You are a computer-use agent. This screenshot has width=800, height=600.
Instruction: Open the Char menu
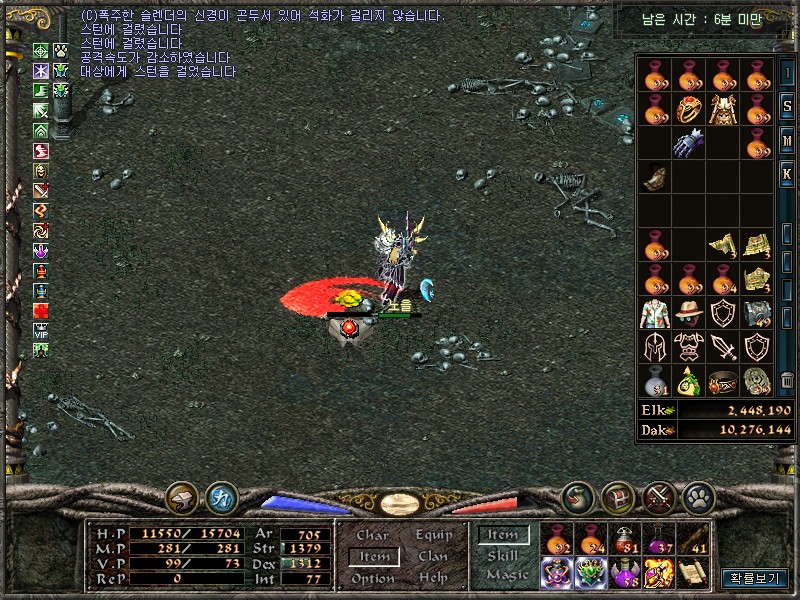[x=372, y=536]
